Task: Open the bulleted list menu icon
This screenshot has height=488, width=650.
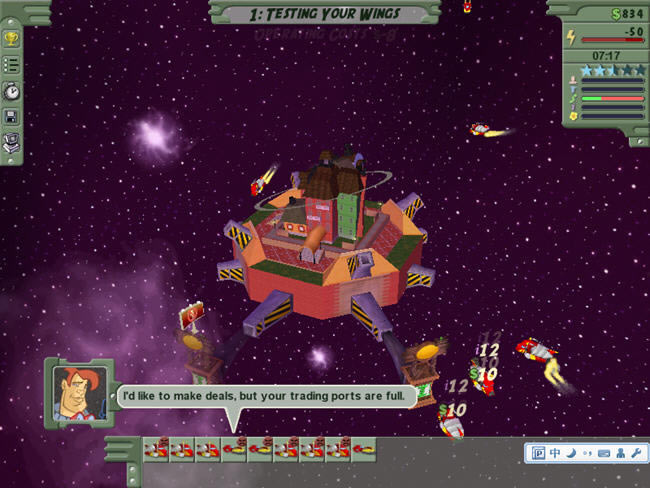Action: click(x=12, y=64)
